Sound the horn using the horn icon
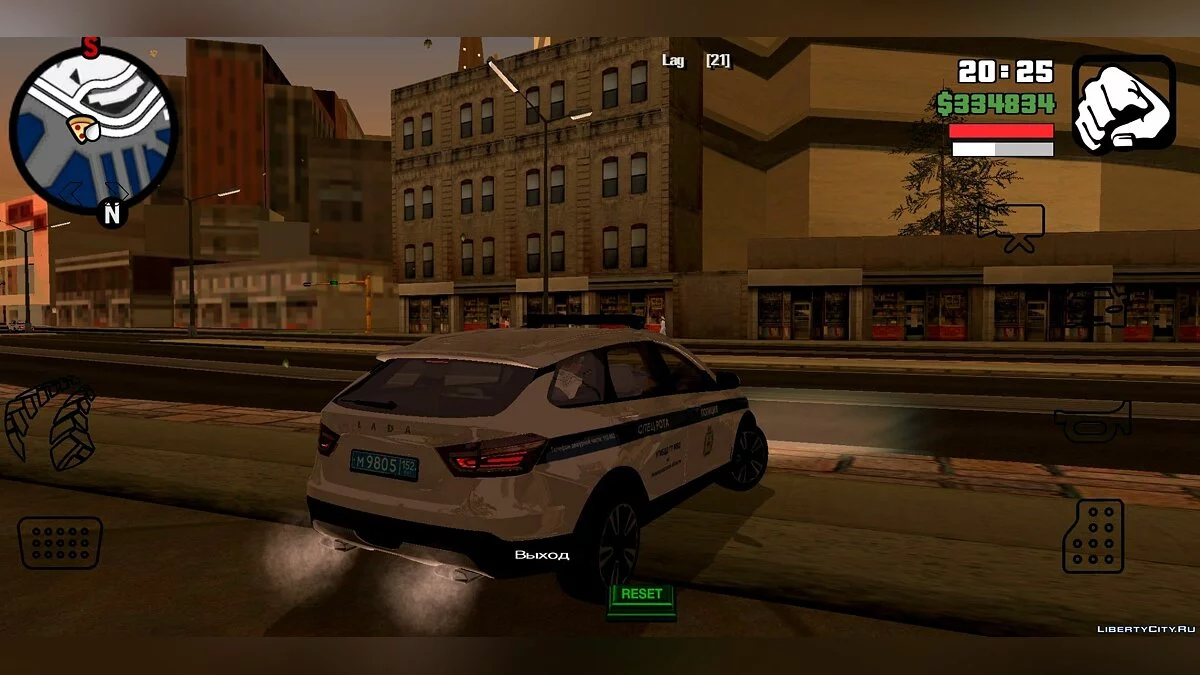The width and height of the screenshot is (1200, 675). [x=1092, y=421]
